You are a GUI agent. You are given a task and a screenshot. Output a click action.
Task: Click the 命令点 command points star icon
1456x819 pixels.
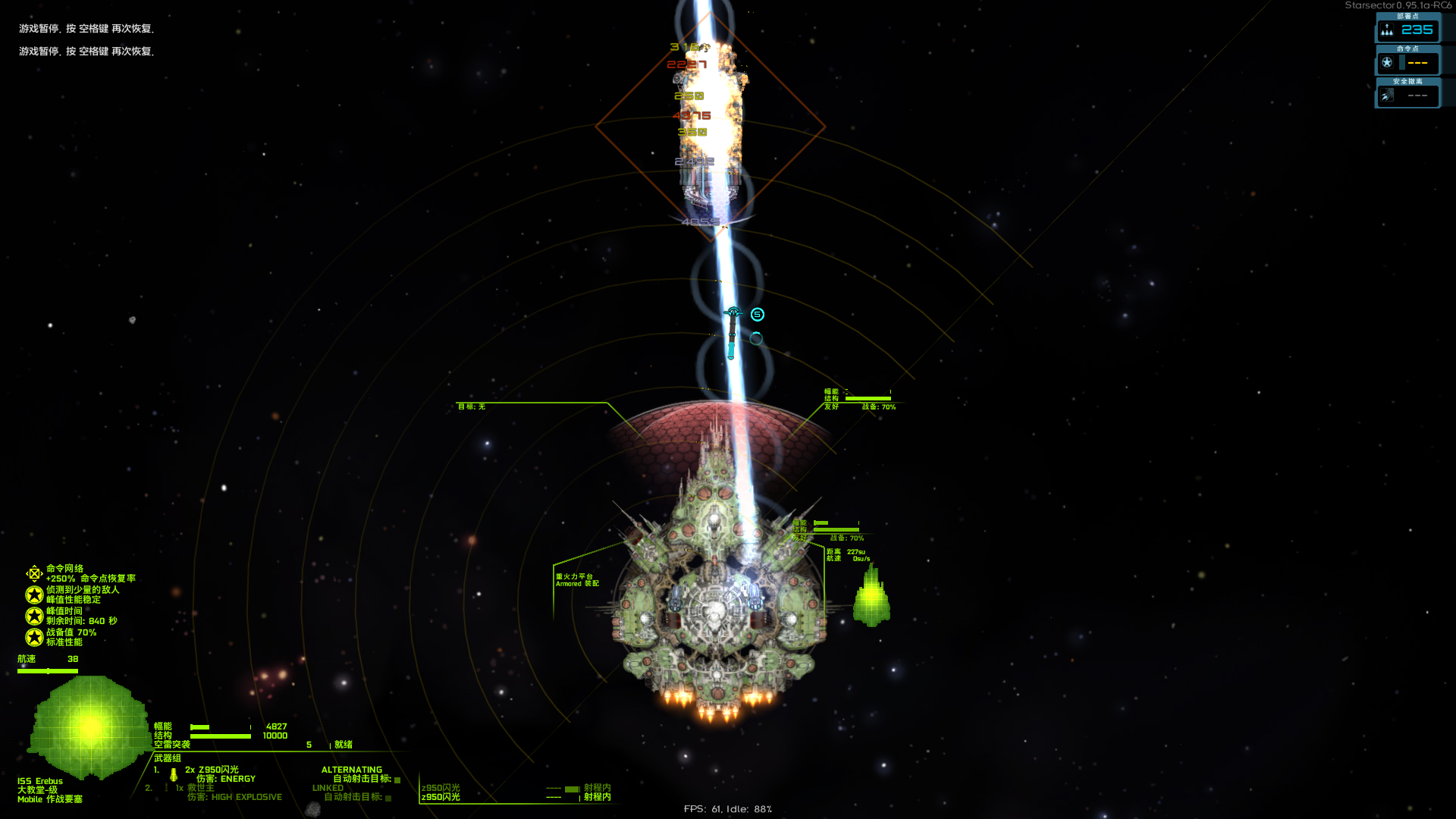click(1387, 63)
